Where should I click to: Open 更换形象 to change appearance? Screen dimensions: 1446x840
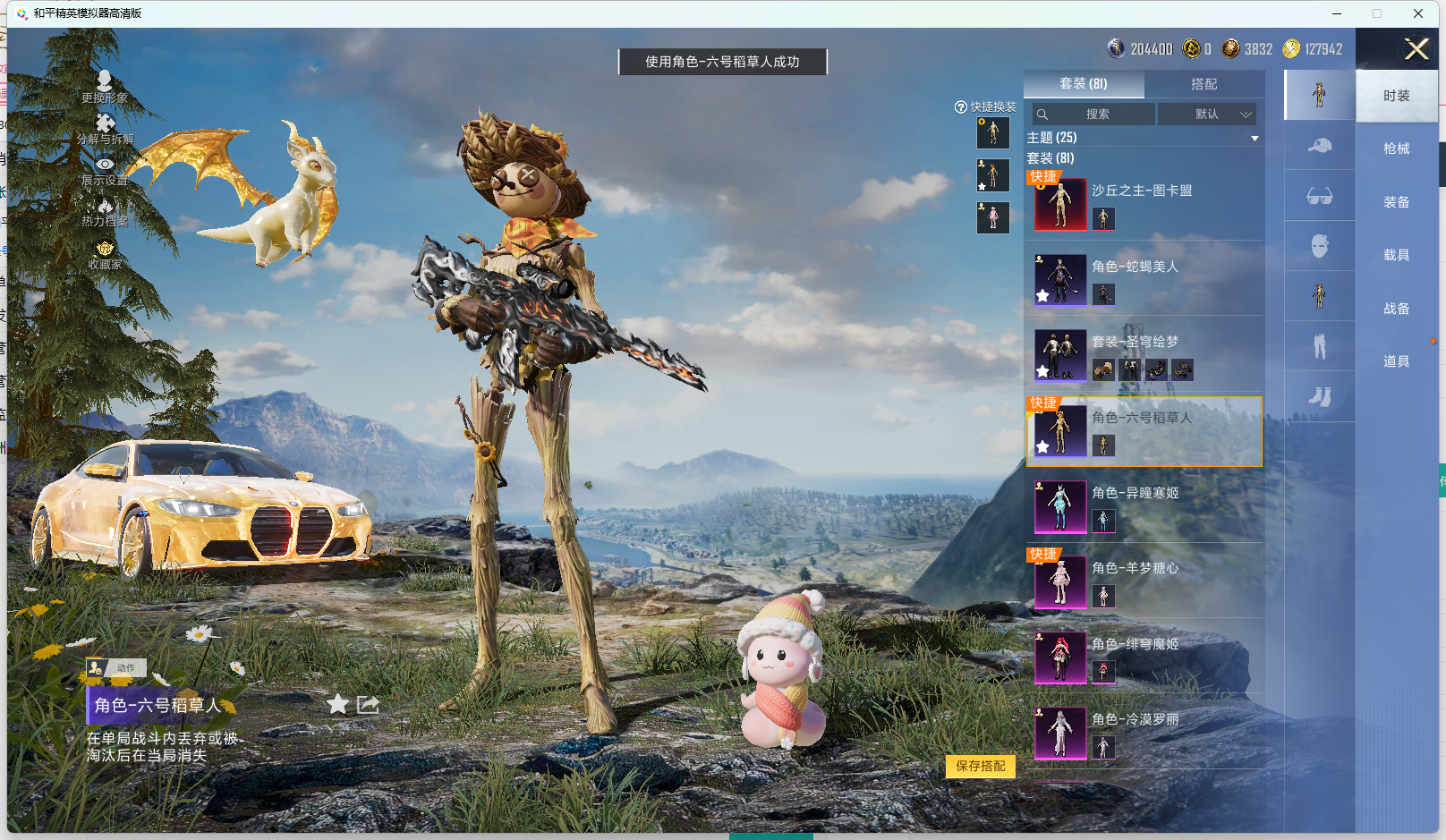pyautogui.click(x=105, y=87)
